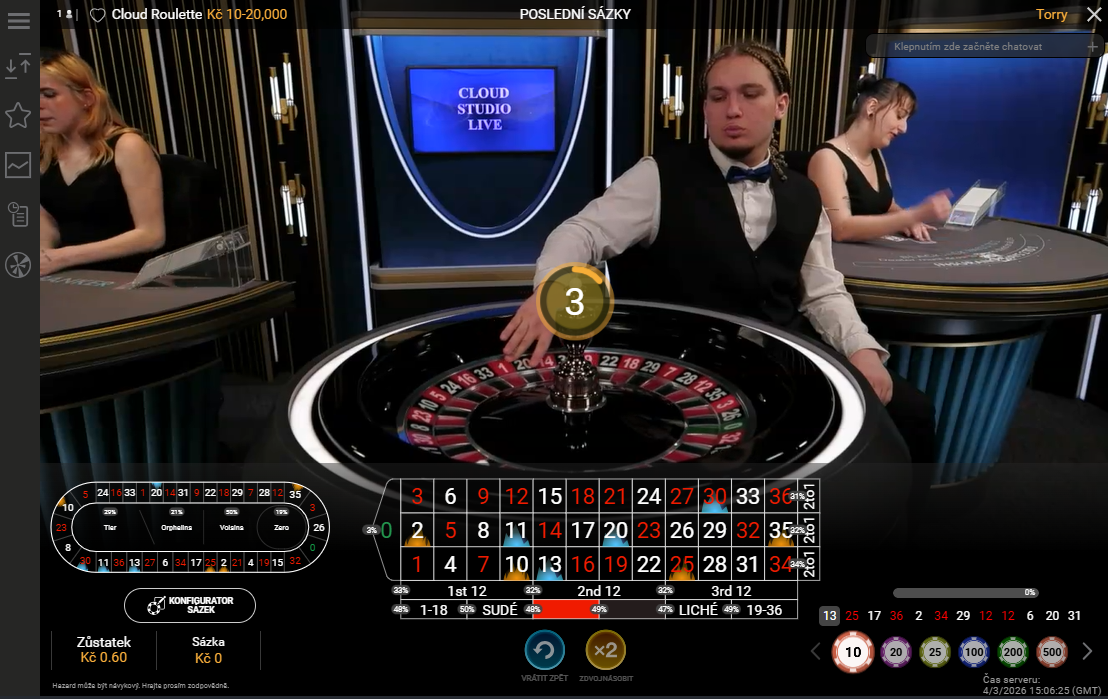The image size is (1108, 699).
Task: Show more chips with right arrow
Action: (1088, 652)
